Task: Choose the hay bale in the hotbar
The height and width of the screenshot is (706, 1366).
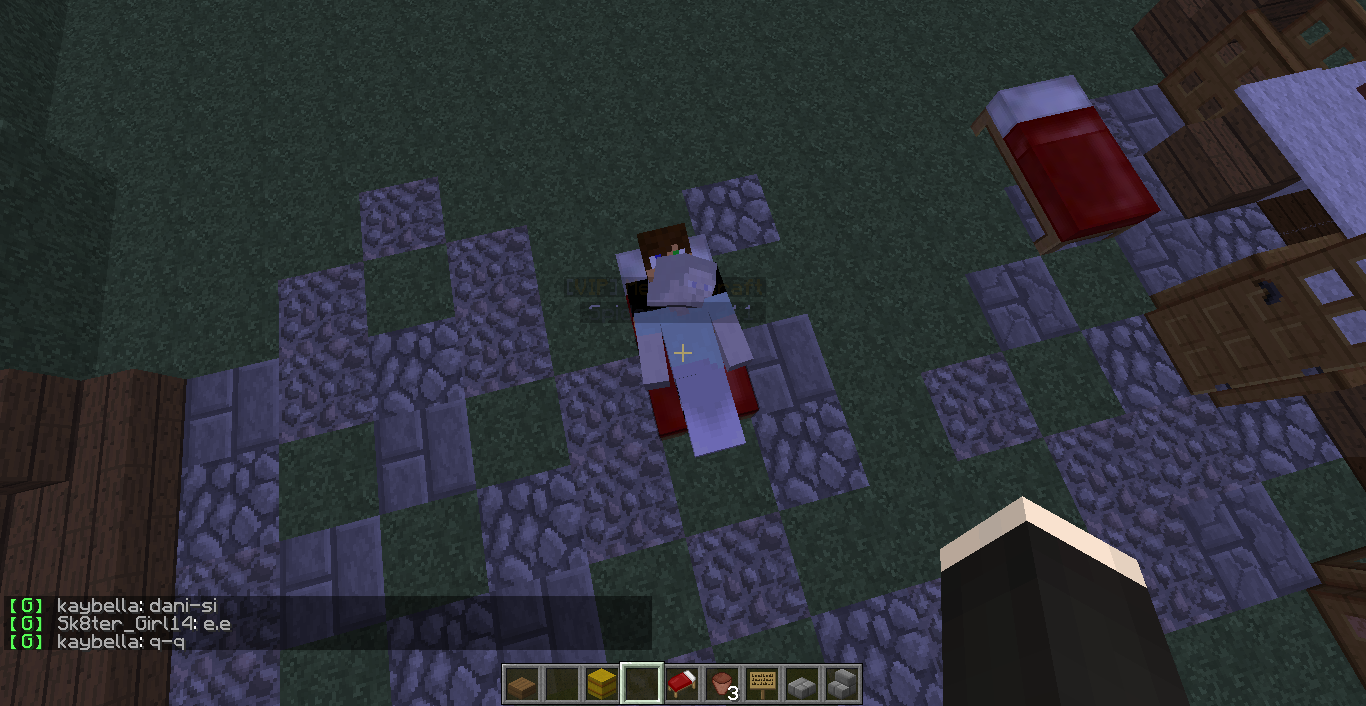Action: click(600, 685)
